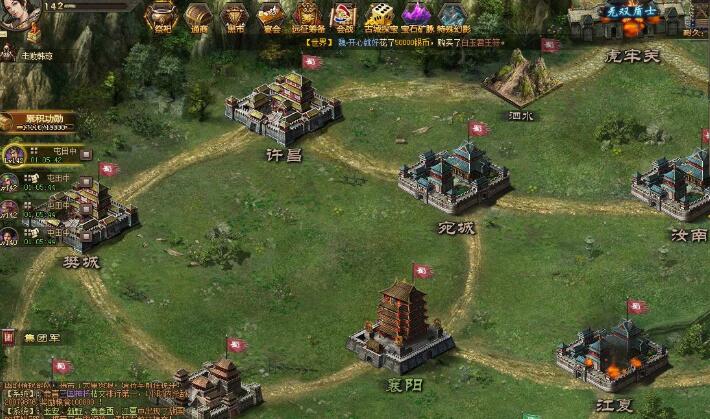Open the 累积功勋 merit reward panel
710x419 pixels.
38,121
